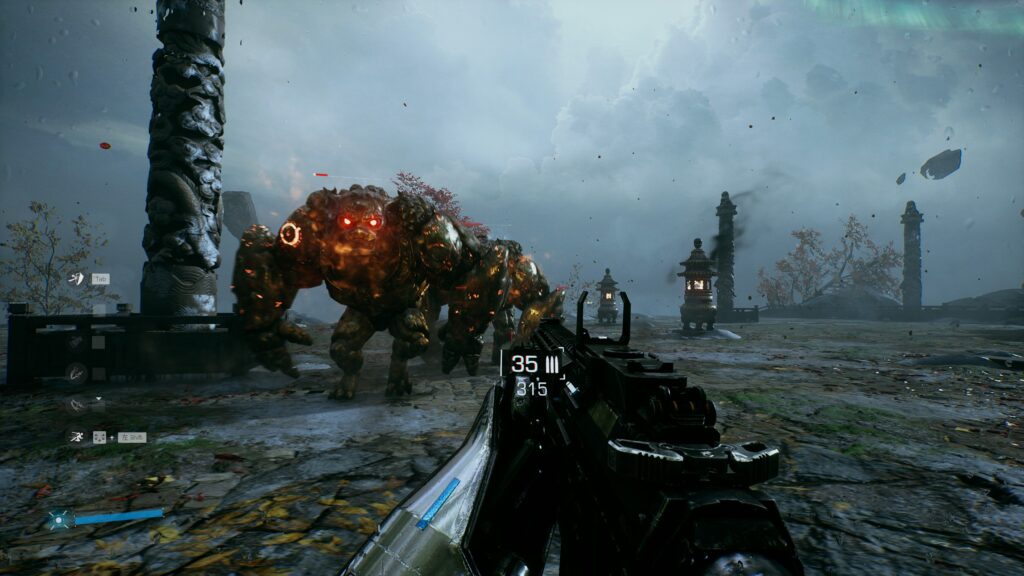Select the running figure sprint icon
This screenshot has width=1024, height=576.
pyautogui.click(x=76, y=437)
